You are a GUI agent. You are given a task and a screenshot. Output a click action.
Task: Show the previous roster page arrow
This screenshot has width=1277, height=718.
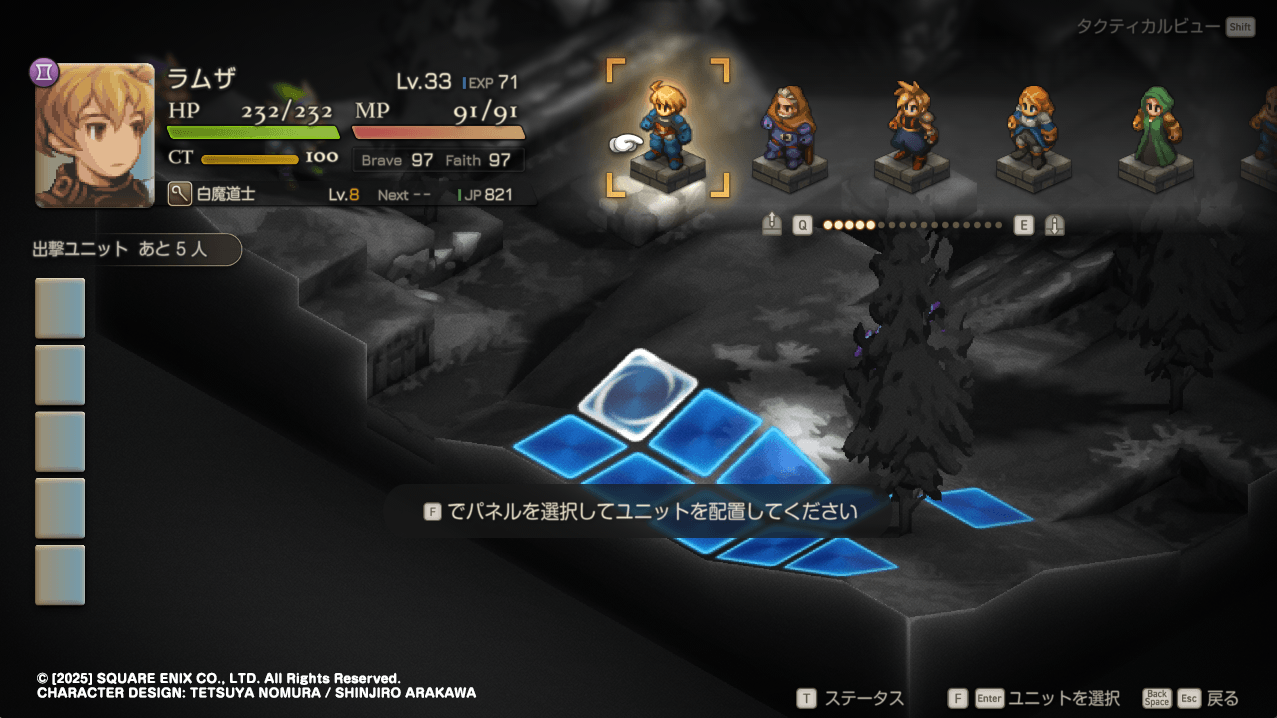771,225
